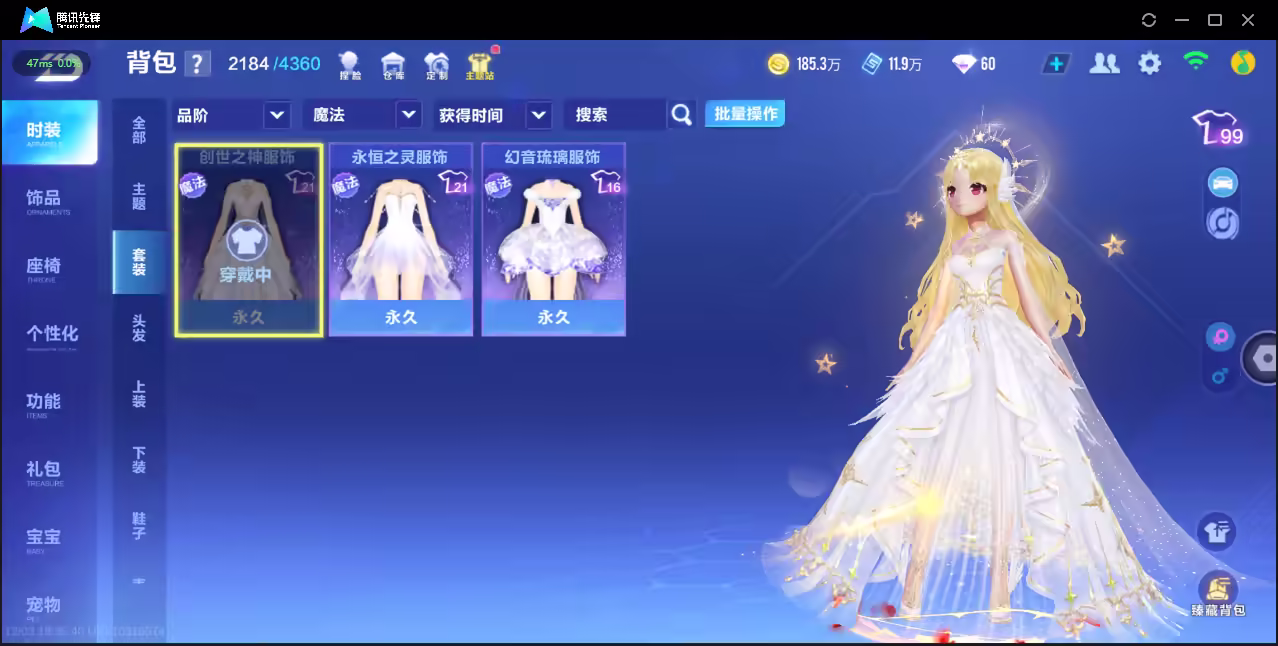Select the 上装 tops sub-tab
This screenshot has height=646, width=1278.
[139, 394]
